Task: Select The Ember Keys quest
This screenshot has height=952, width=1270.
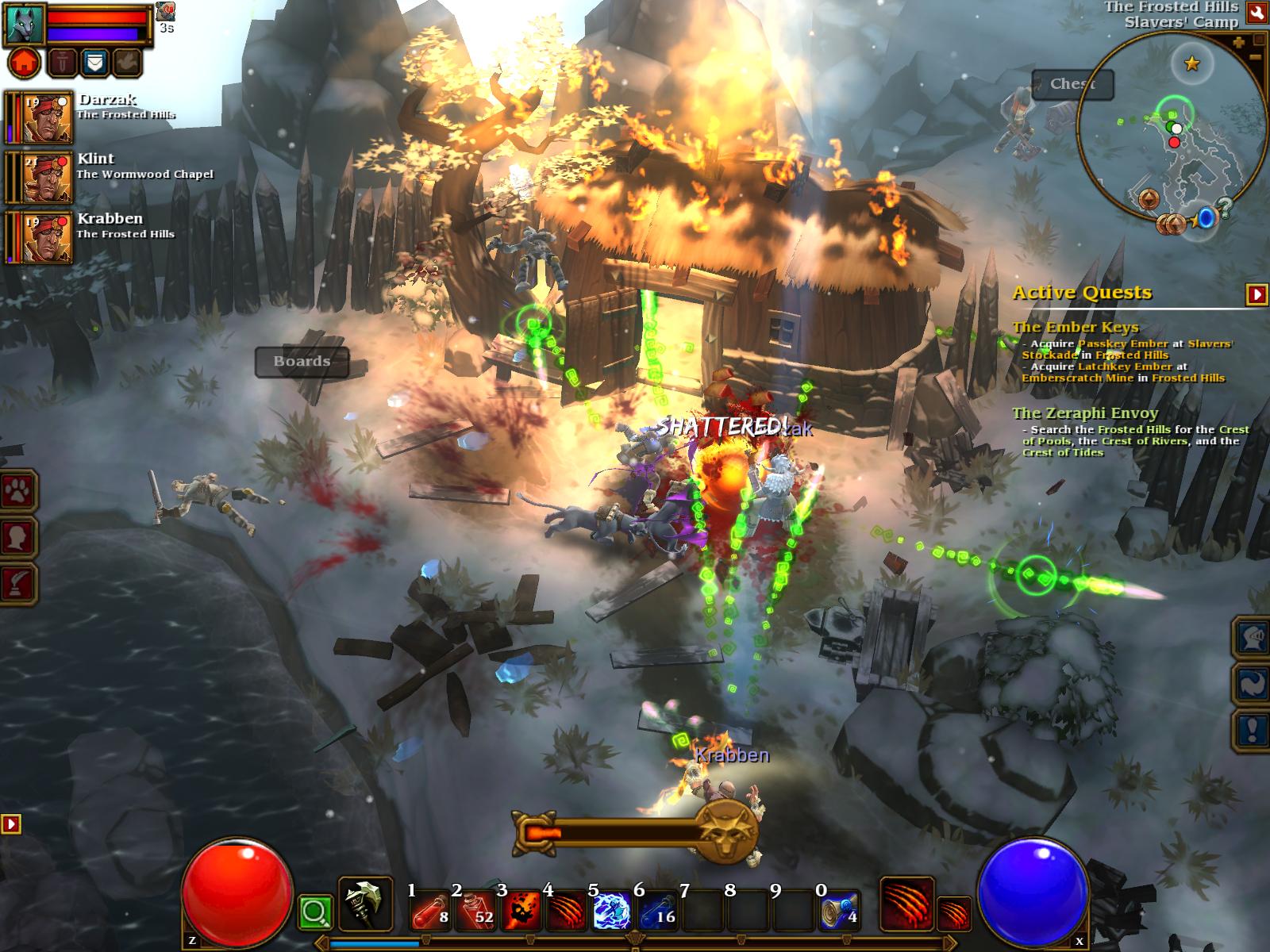Action: click(1075, 327)
